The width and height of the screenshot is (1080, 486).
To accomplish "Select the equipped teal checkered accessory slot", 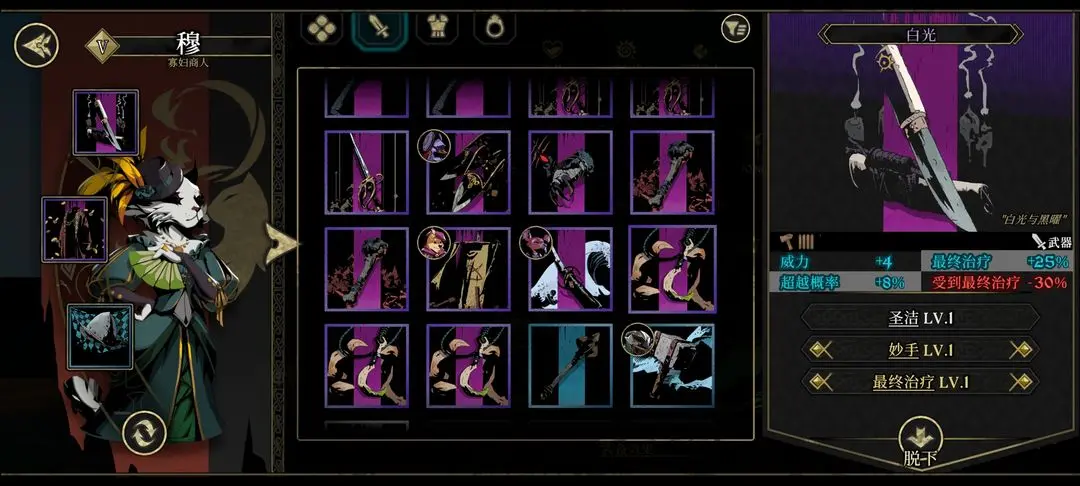I will coord(100,335).
